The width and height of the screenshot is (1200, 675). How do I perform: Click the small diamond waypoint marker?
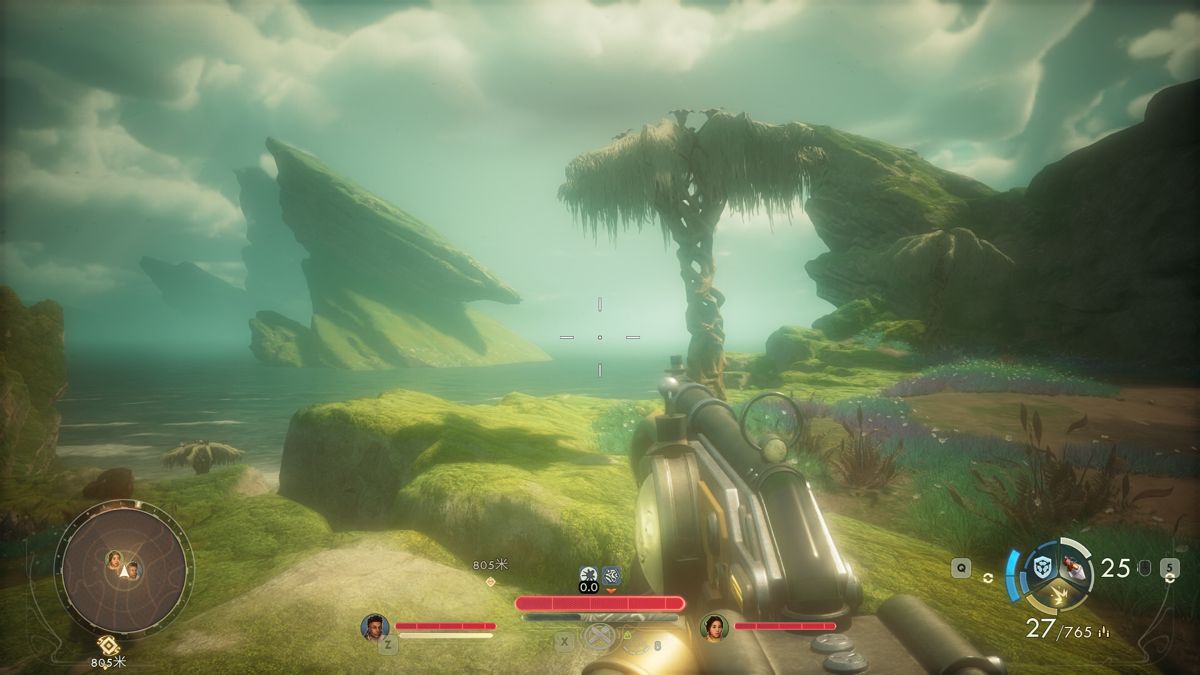[490, 581]
